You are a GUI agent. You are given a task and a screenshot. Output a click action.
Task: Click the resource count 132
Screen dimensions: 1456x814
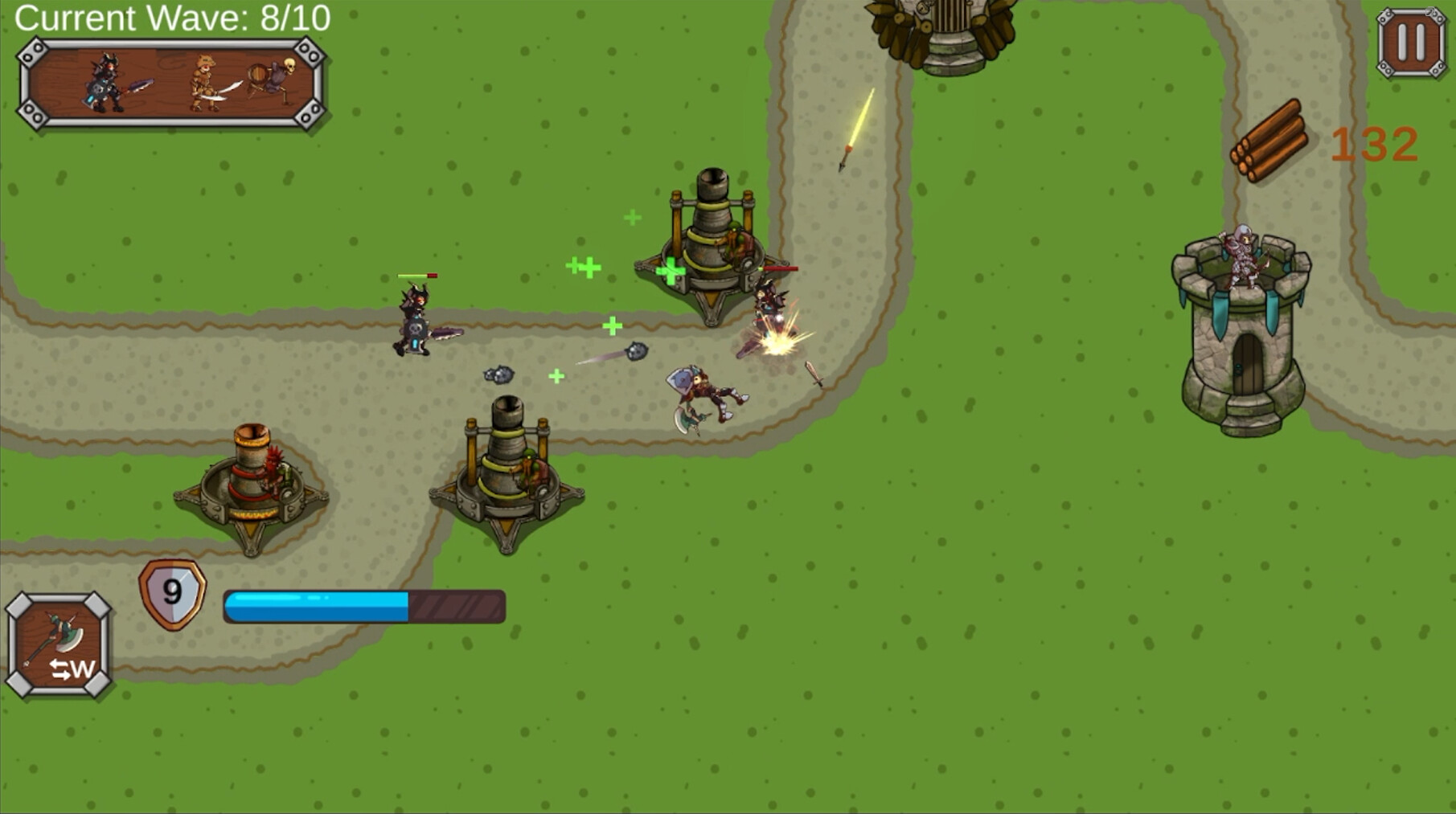1376,145
